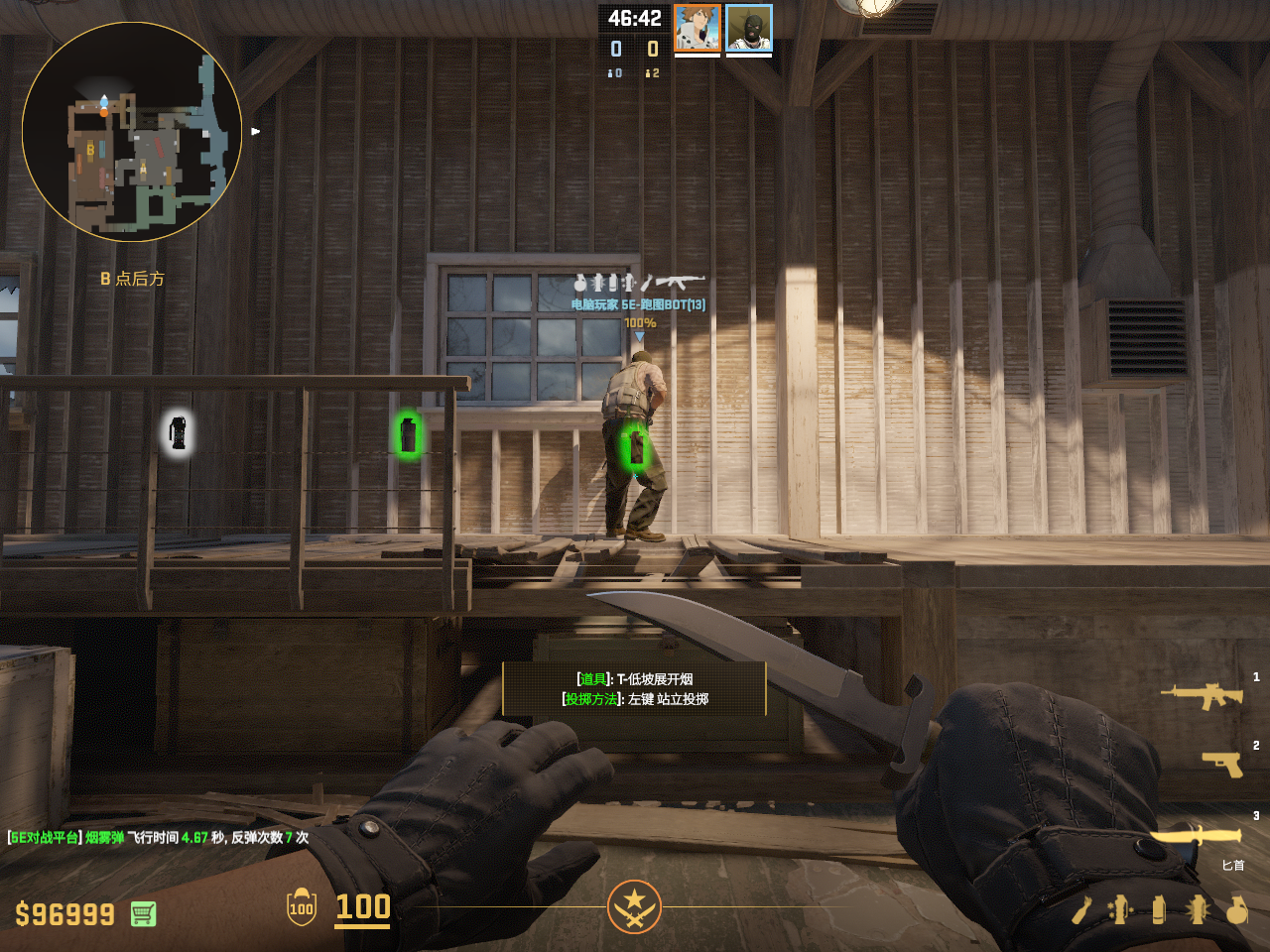Choose the flashbang burst icon

tap(1197, 909)
